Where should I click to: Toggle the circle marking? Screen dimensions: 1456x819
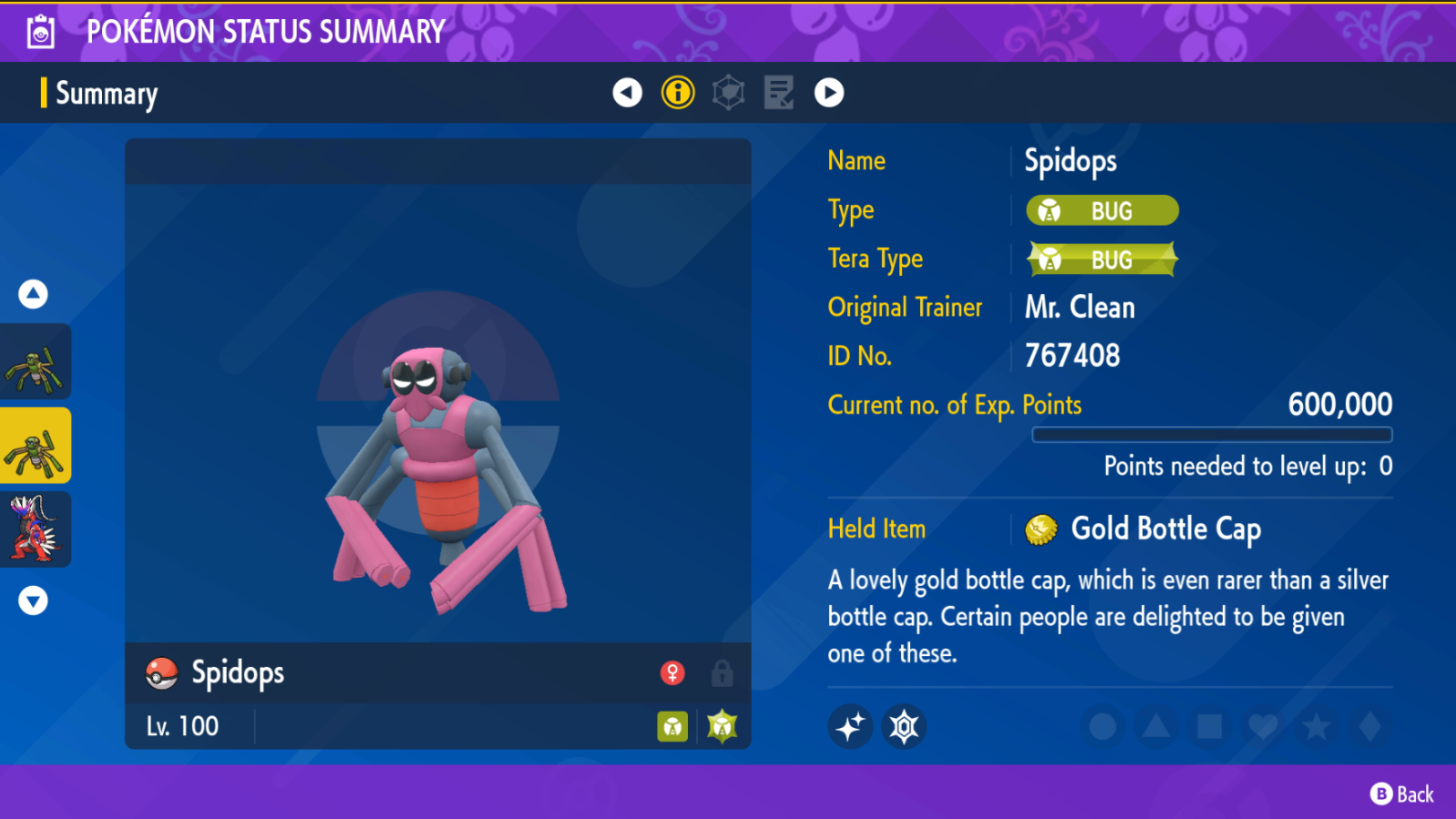click(1103, 727)
